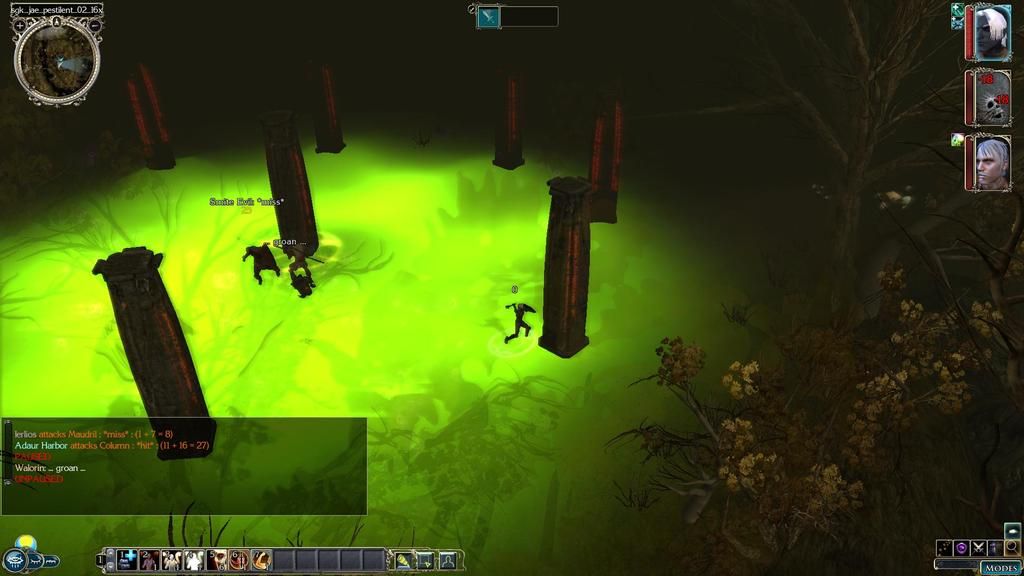Zoom out the minimap with minus button
The width and height of the screenshot is (1024, 576).
point(94,25)
